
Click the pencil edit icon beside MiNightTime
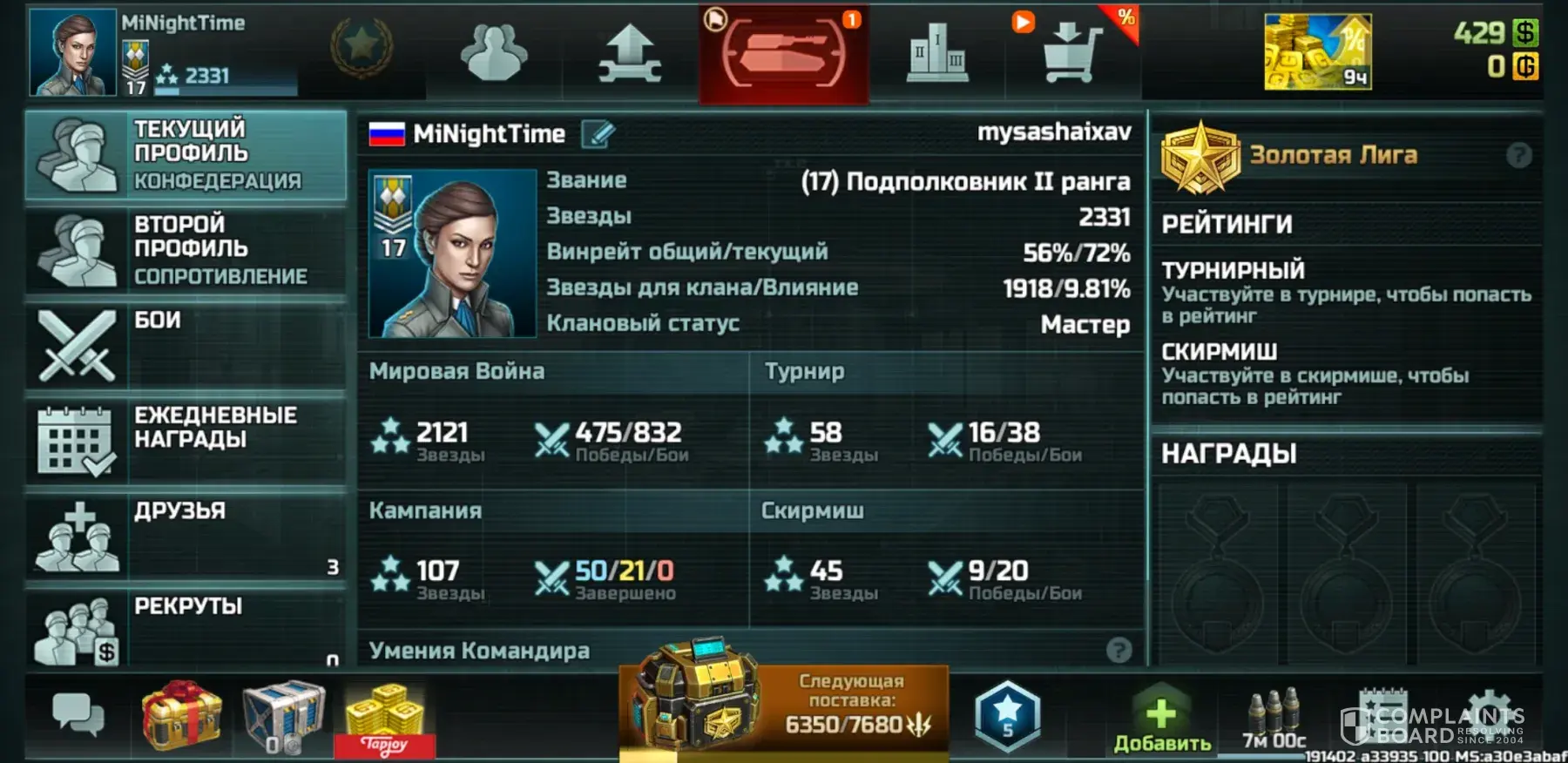[x=598, y=134]
